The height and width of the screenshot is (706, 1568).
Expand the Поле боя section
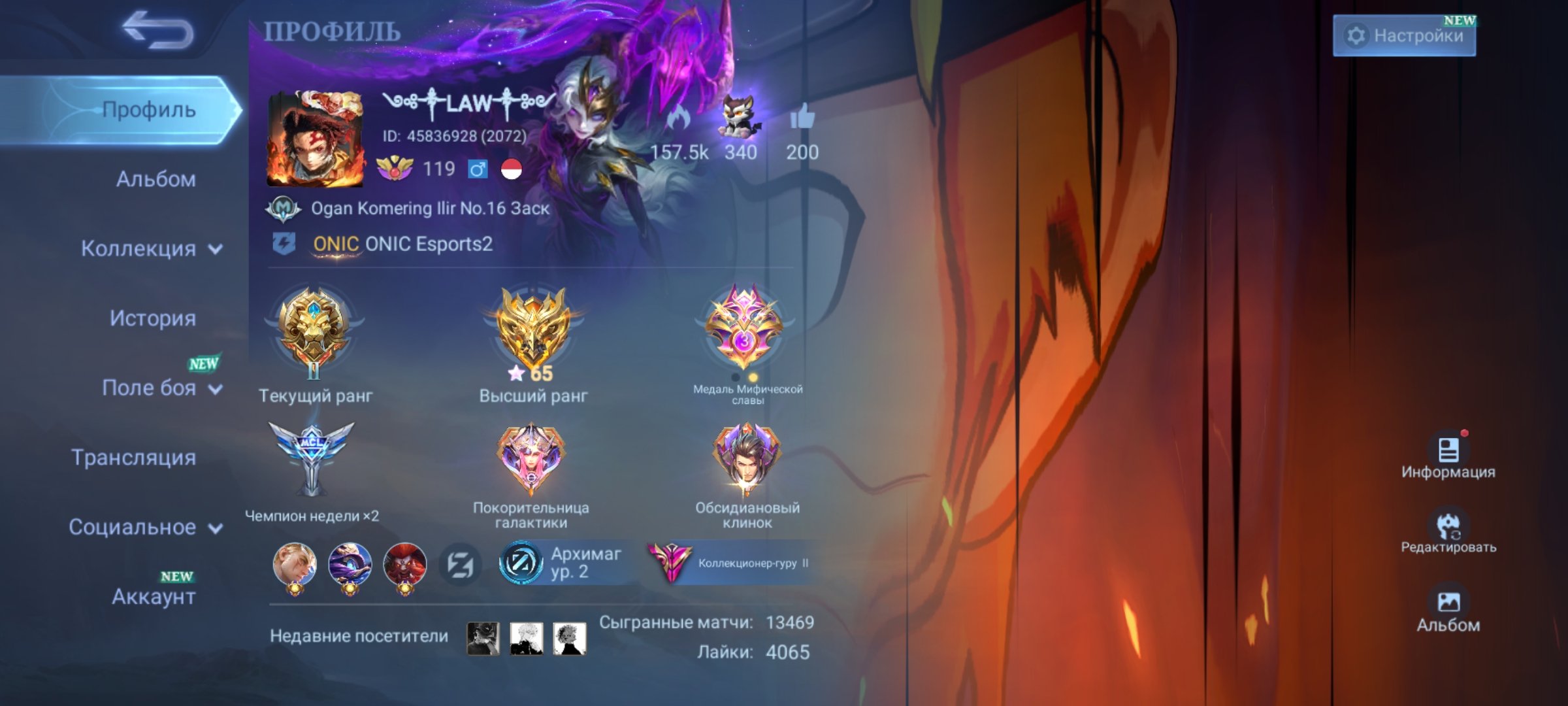(x=157, y=388)
